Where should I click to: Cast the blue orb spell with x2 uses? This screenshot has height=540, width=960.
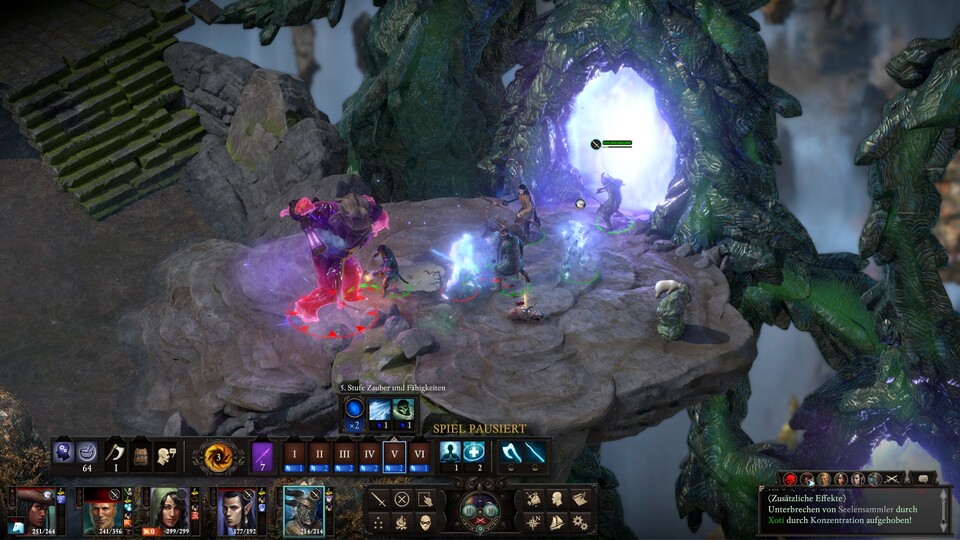(x=355, y=409)
